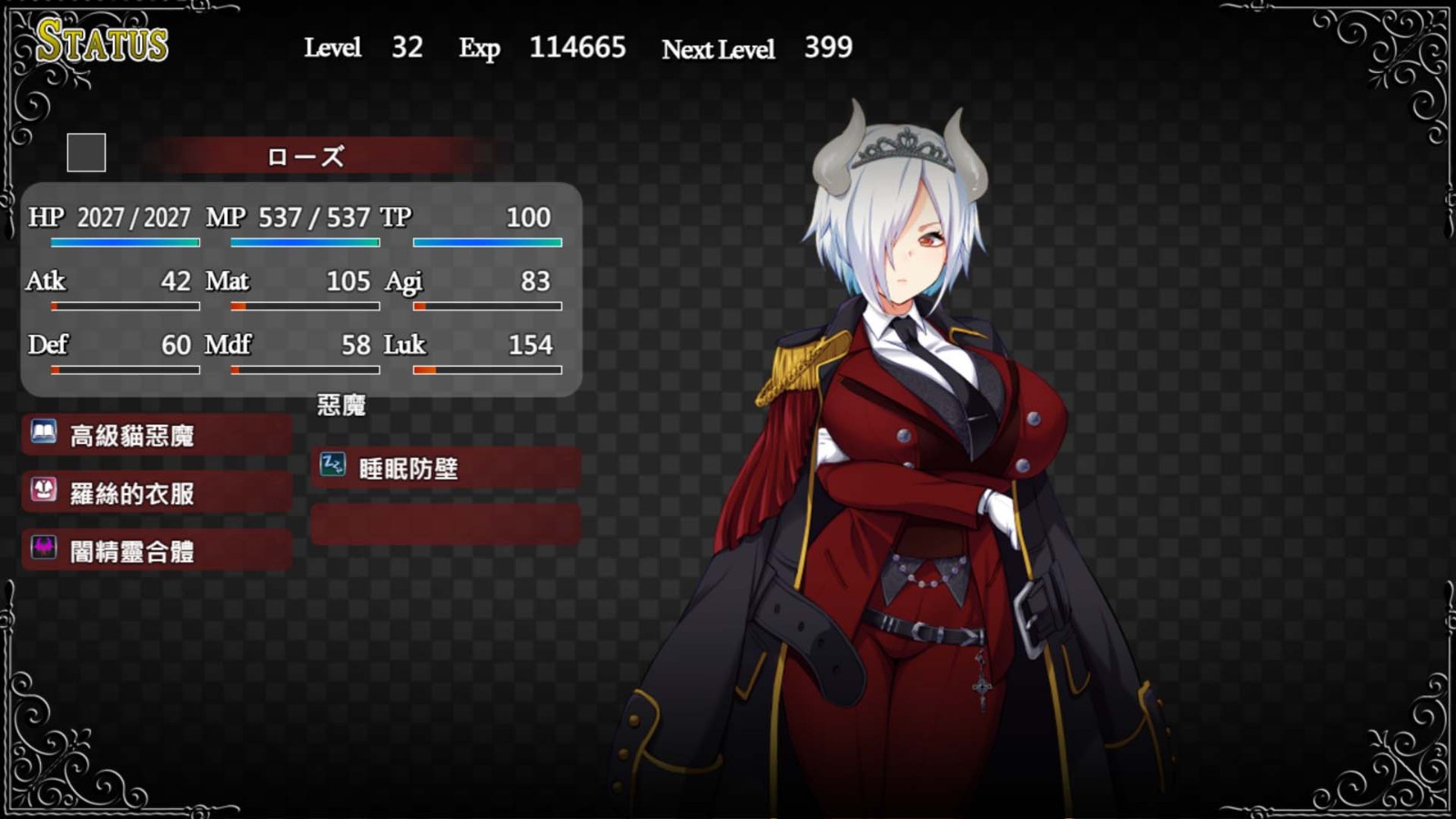
Task: Click the gray square portrait box
Action: tap(86, 153)
